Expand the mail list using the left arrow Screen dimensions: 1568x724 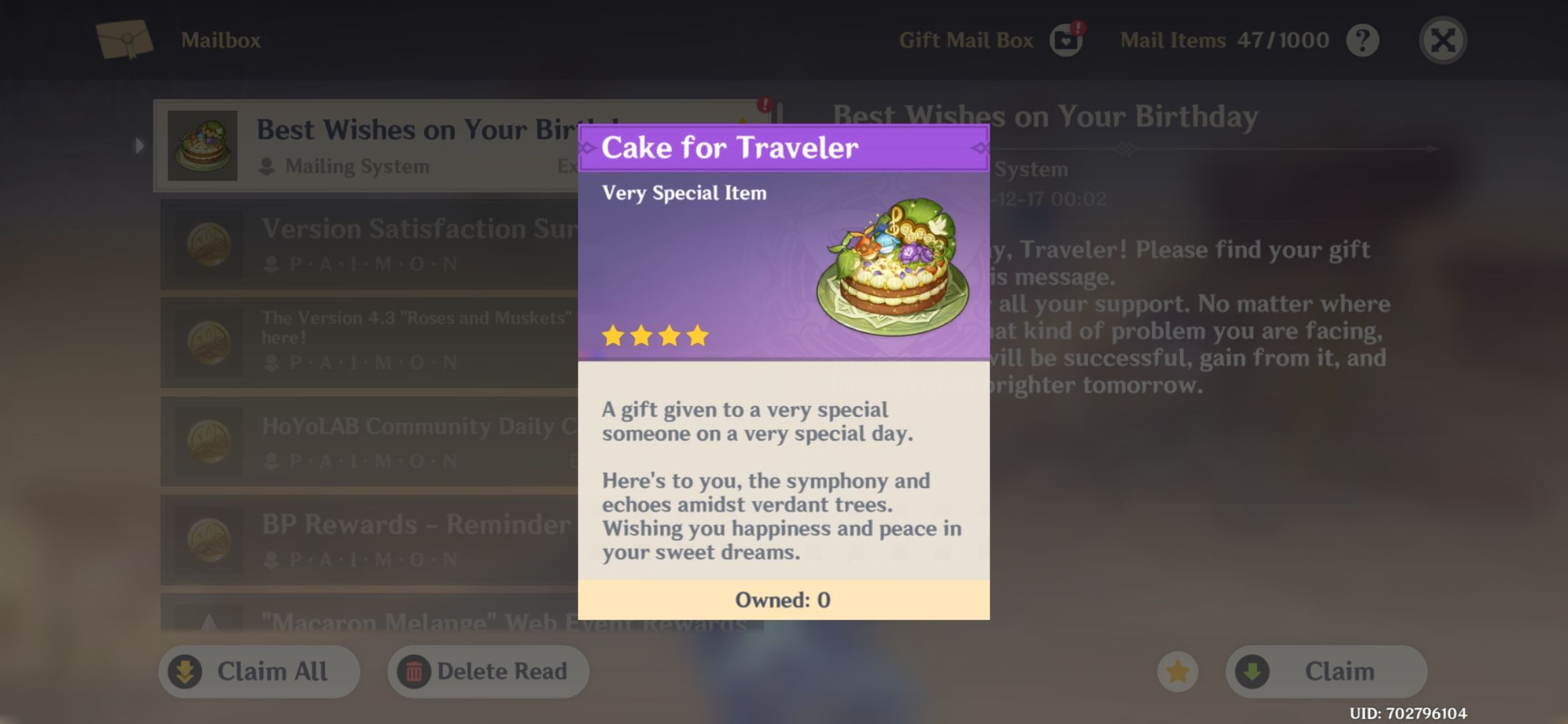pyautogui.click(x=139, y=144)
